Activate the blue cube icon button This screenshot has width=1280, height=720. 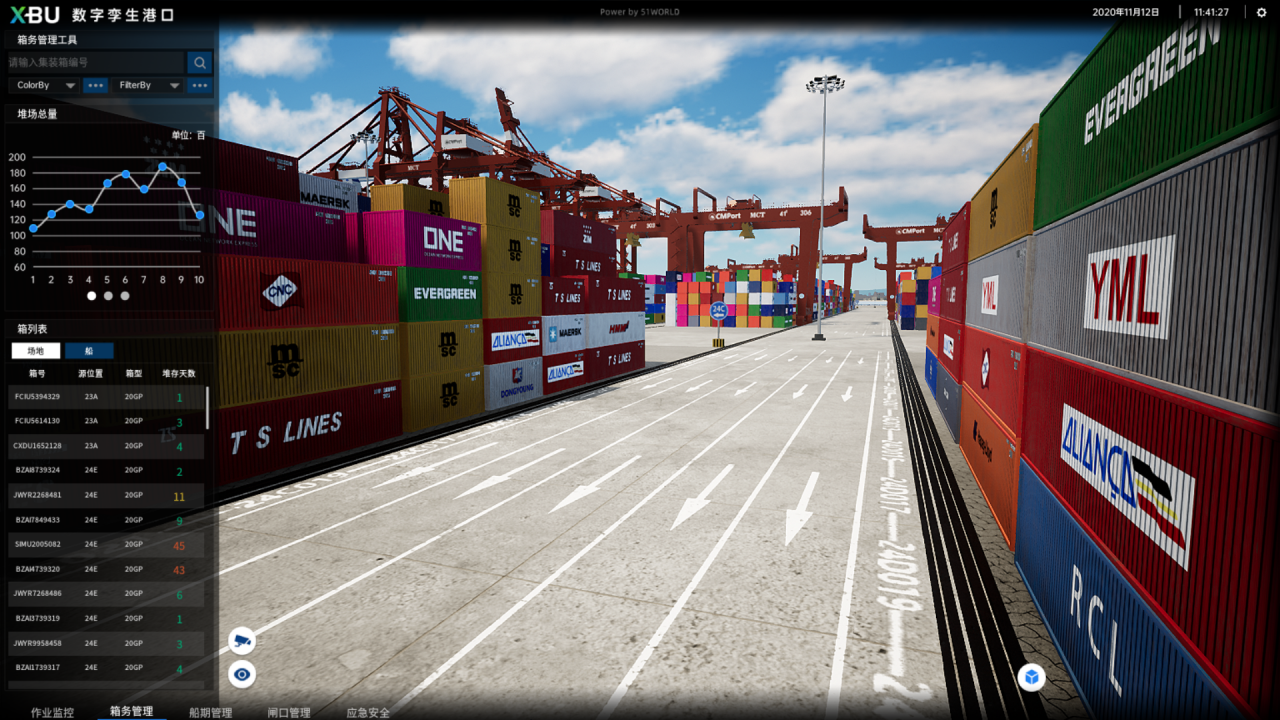1031,678
